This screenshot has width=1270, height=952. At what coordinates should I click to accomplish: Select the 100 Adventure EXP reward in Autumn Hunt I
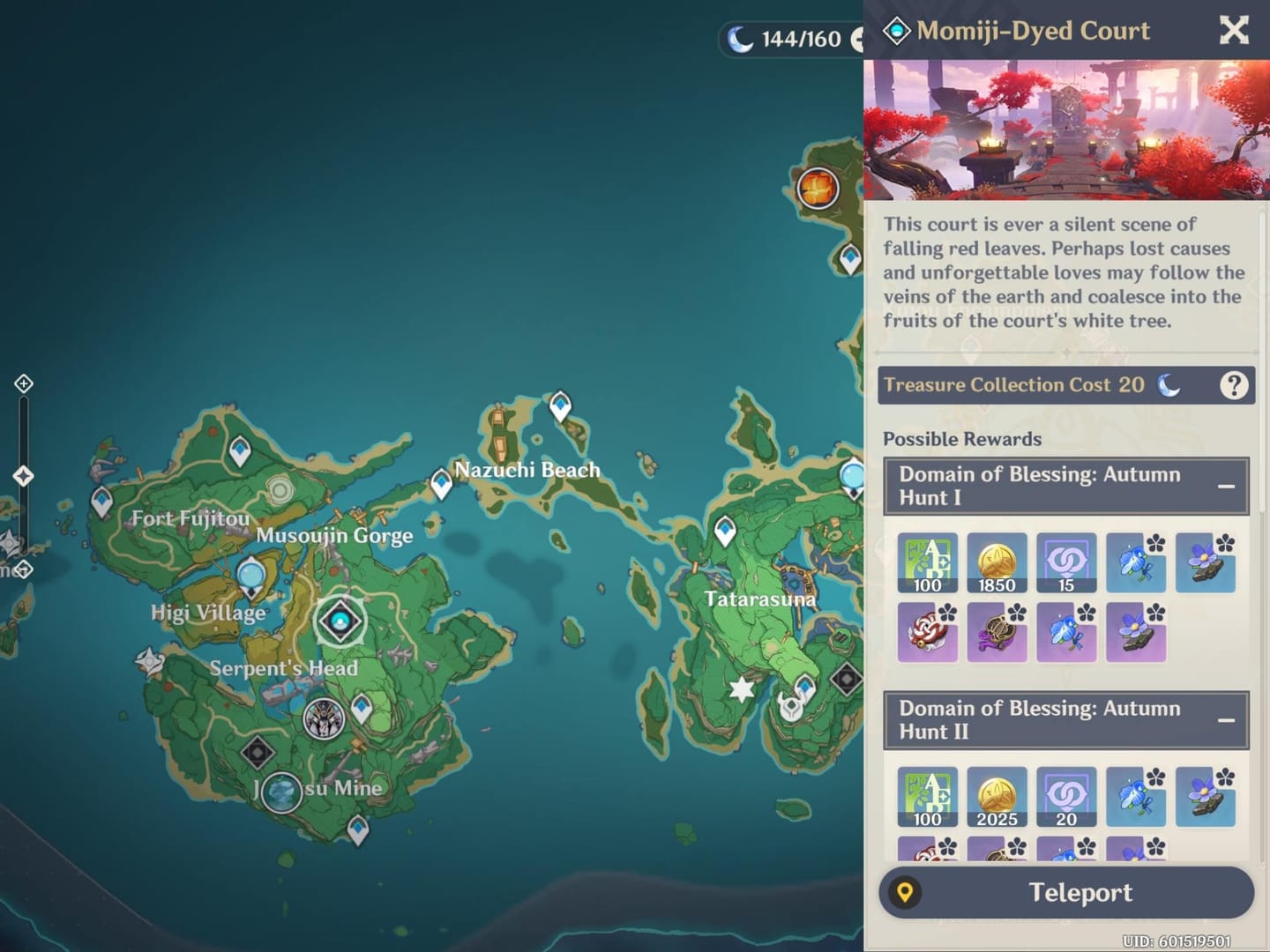[927, 562]
